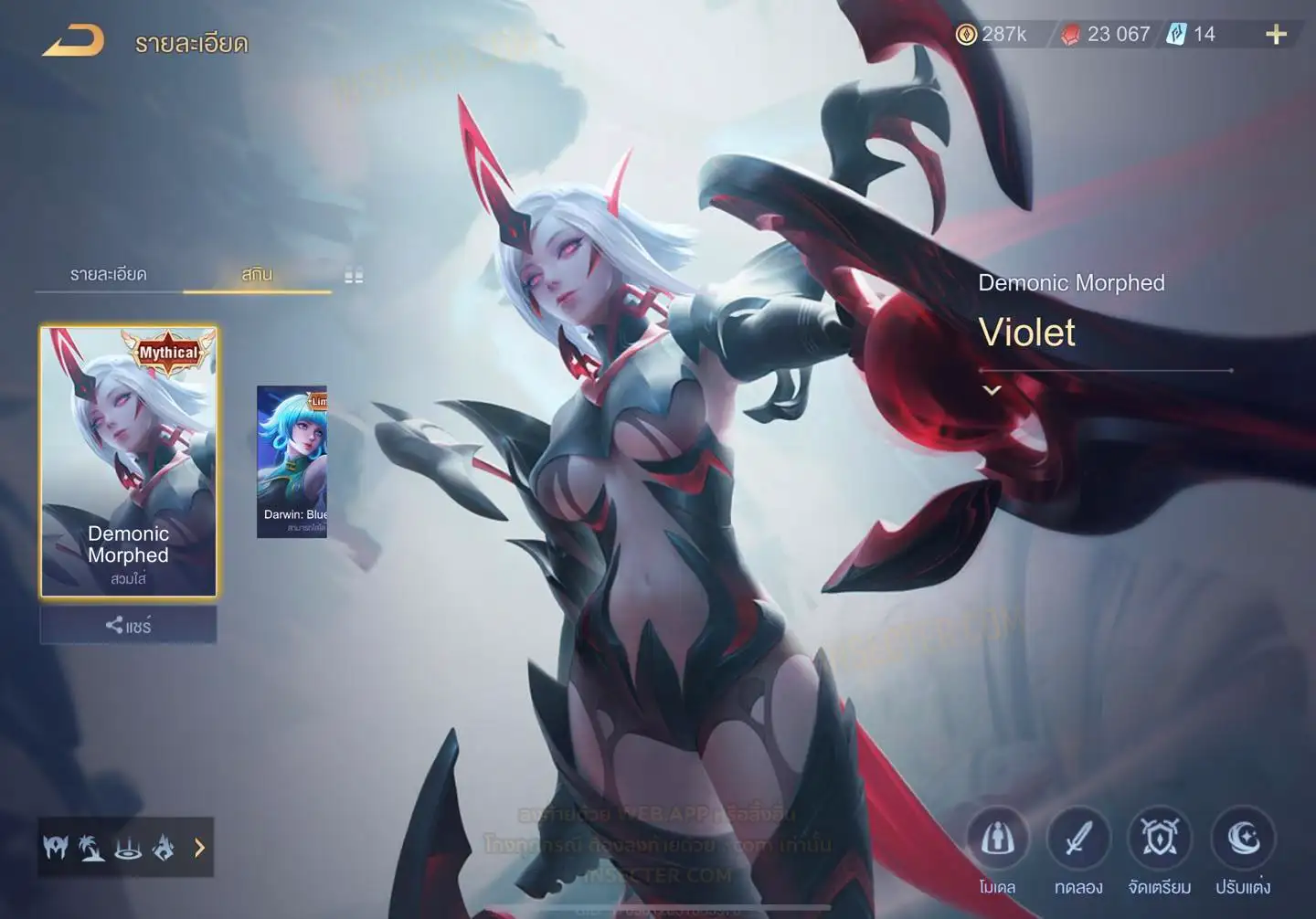Switch to the รายละเอียด tab
1316x919 pixels.
(109, 274)
